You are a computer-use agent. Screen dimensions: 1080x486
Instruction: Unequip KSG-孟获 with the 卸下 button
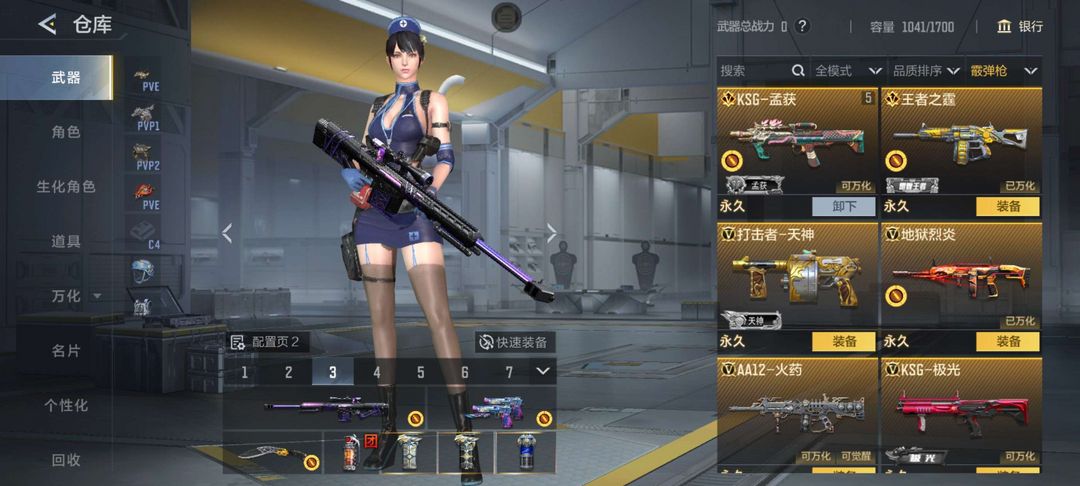coord(844,206)
